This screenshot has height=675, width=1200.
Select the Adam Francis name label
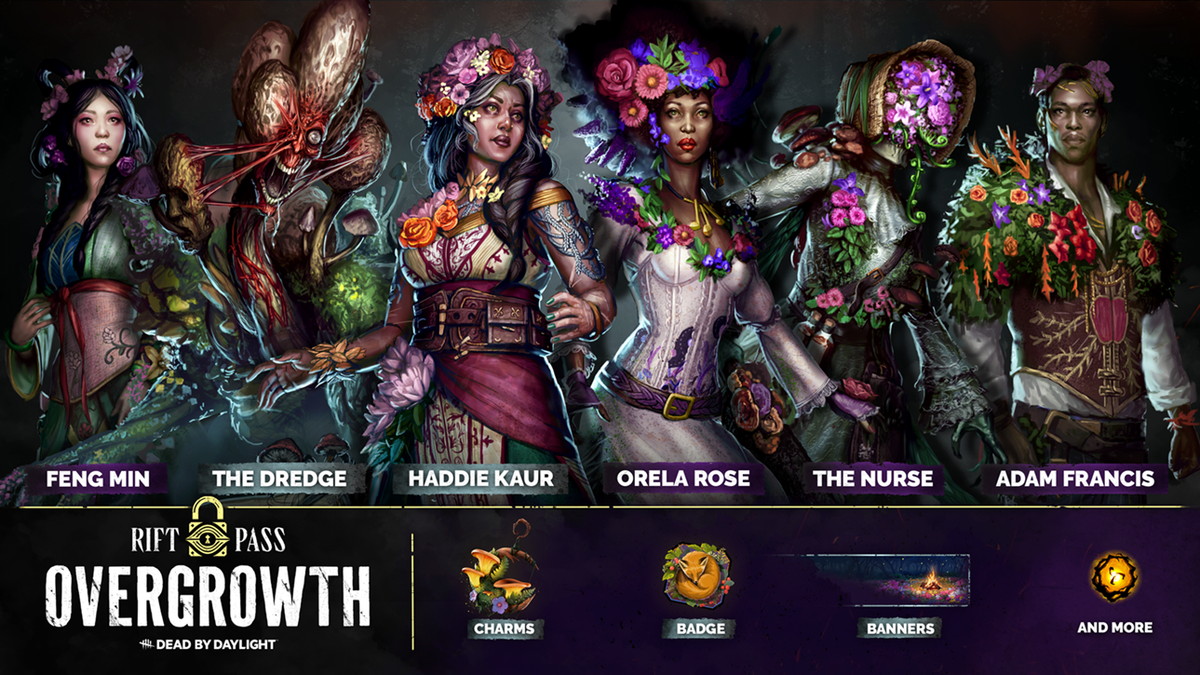pos(1075,478)
